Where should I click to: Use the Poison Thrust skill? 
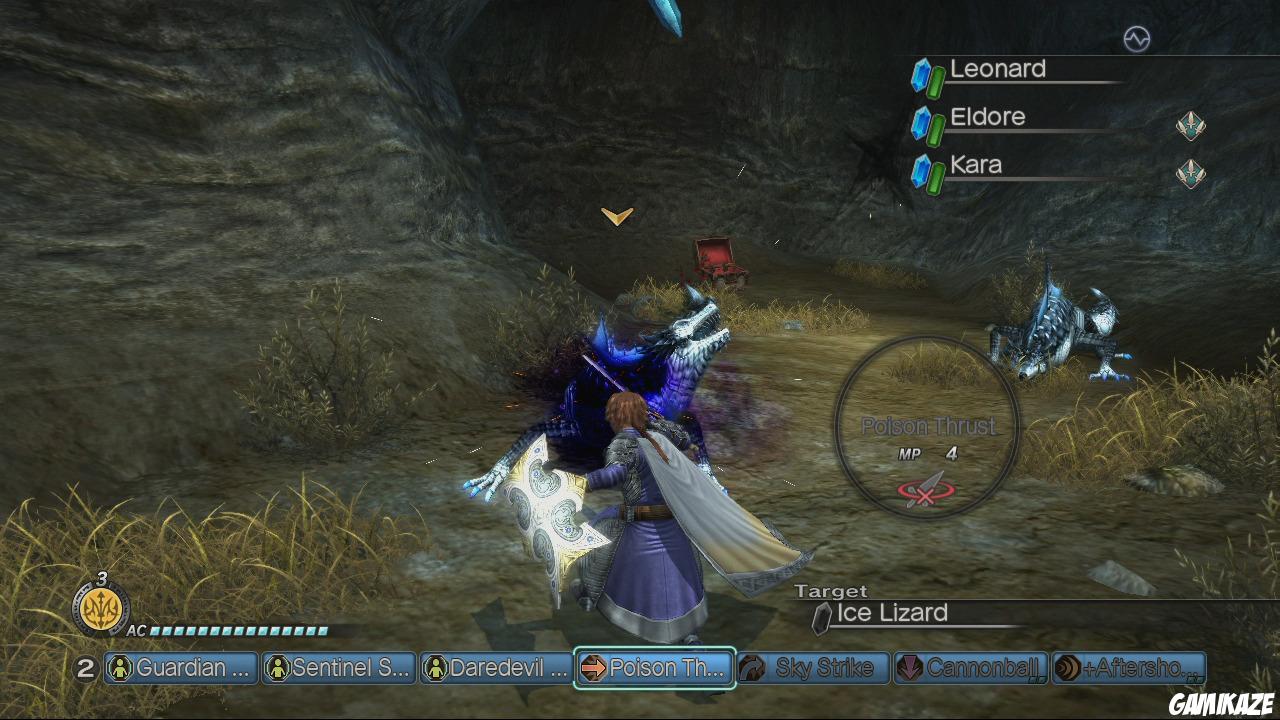coord(655,668)
